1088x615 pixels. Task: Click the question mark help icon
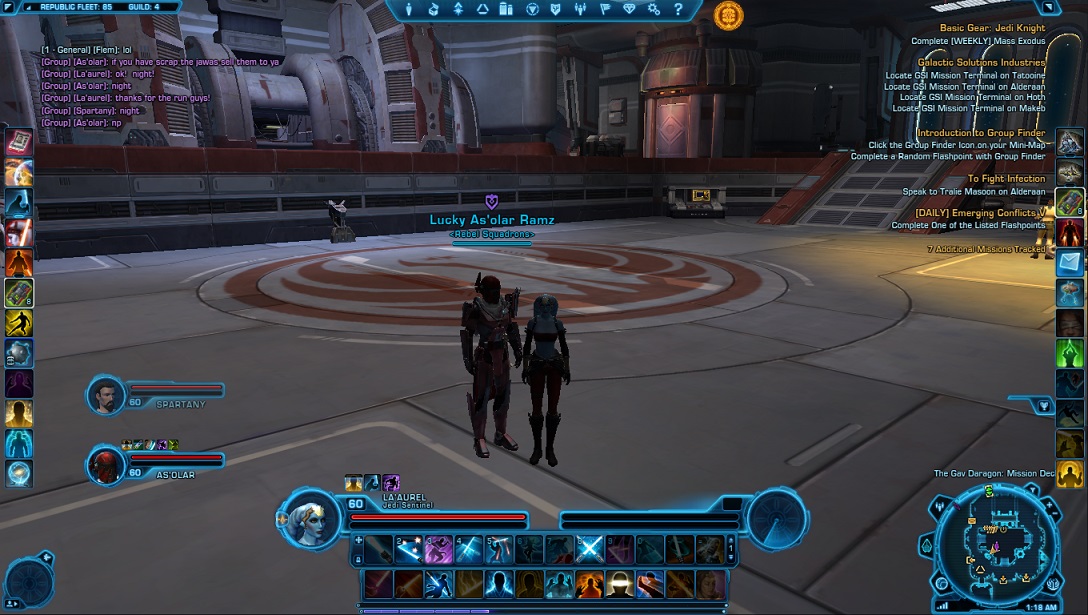[x=678, y=9]
